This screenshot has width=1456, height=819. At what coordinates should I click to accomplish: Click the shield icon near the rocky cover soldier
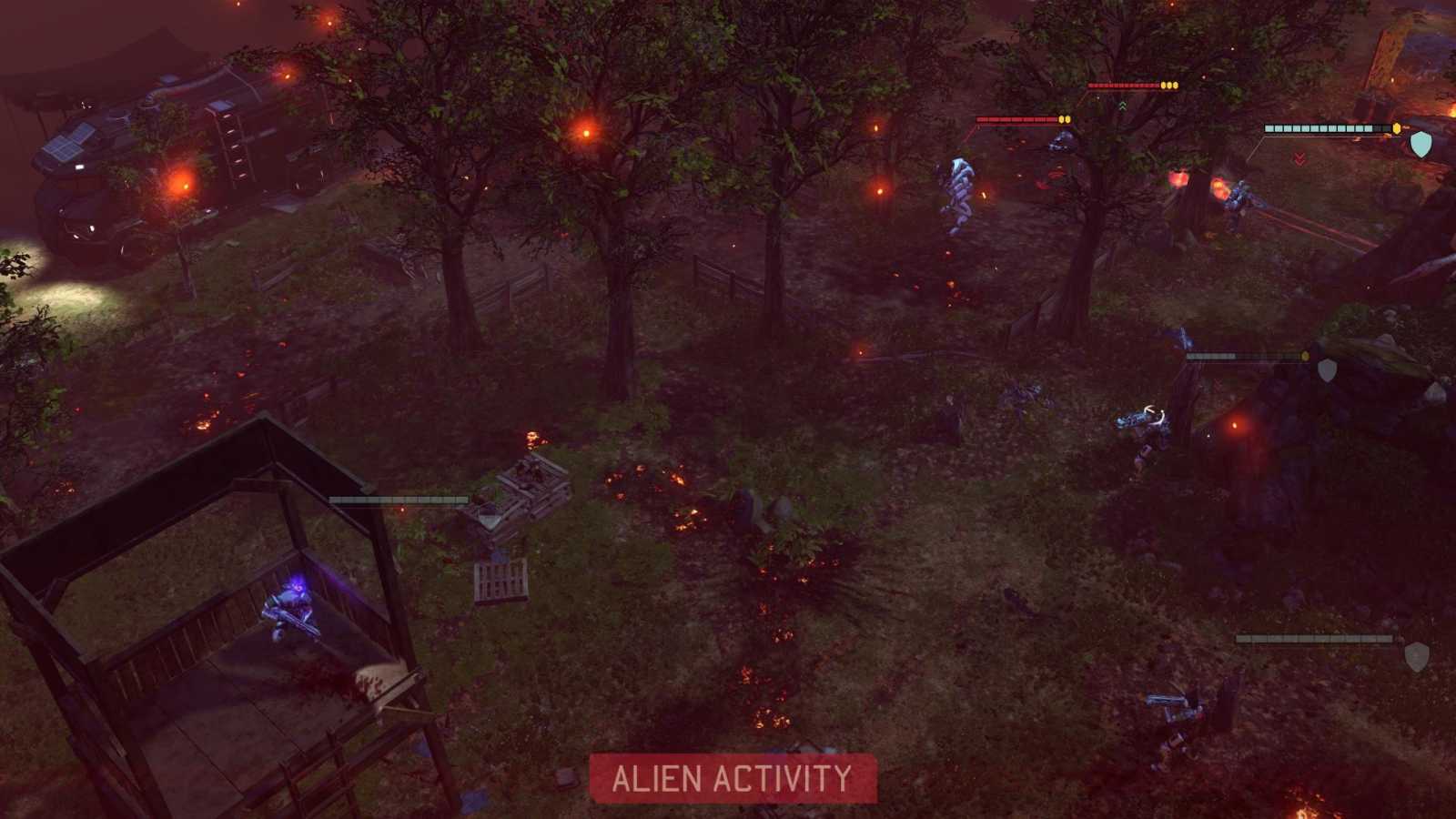(1327, 370)
